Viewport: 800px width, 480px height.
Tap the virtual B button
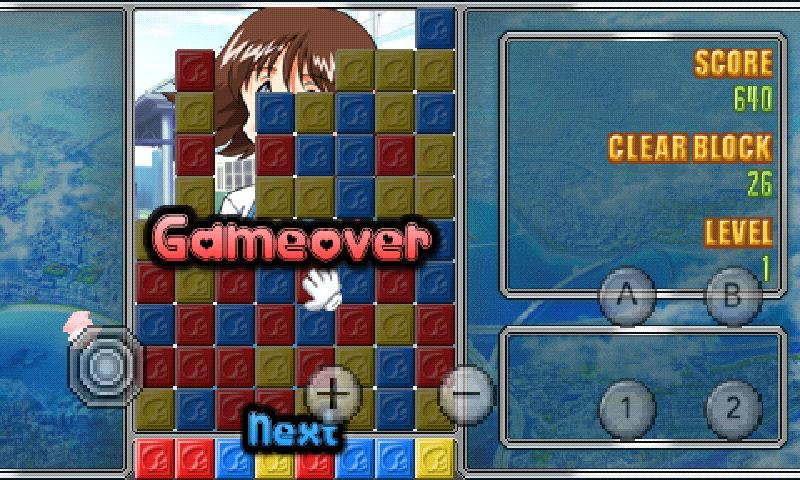click(733, 296)
